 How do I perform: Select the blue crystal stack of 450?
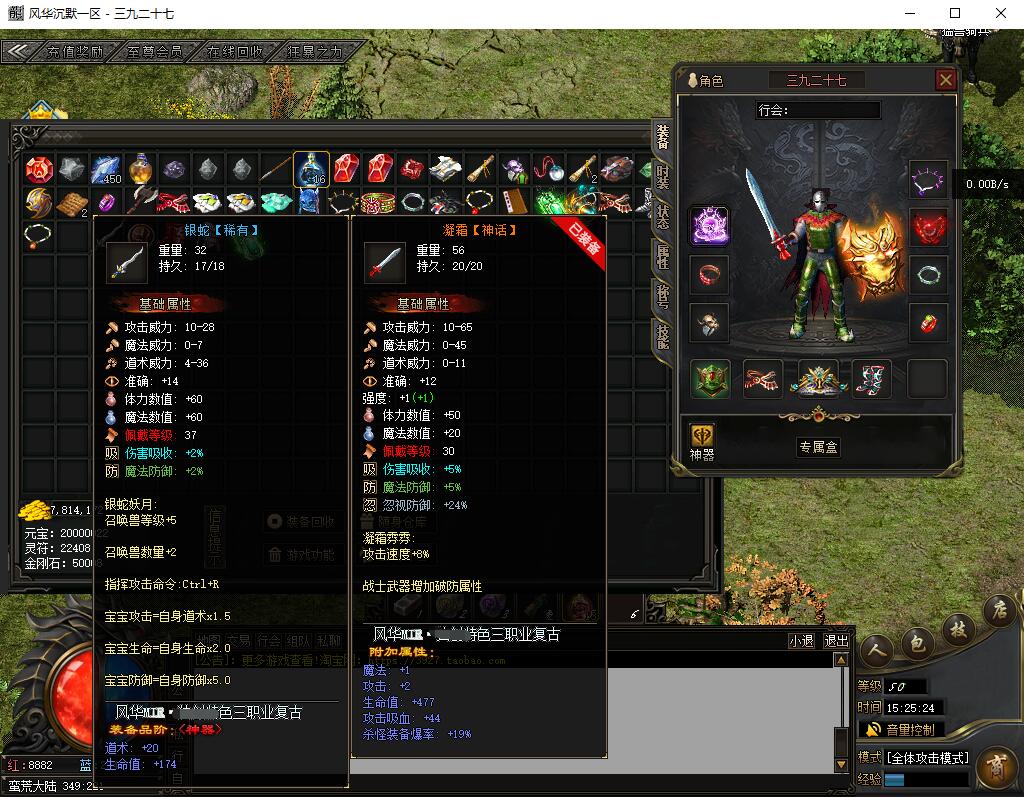[x=106, y=169]
